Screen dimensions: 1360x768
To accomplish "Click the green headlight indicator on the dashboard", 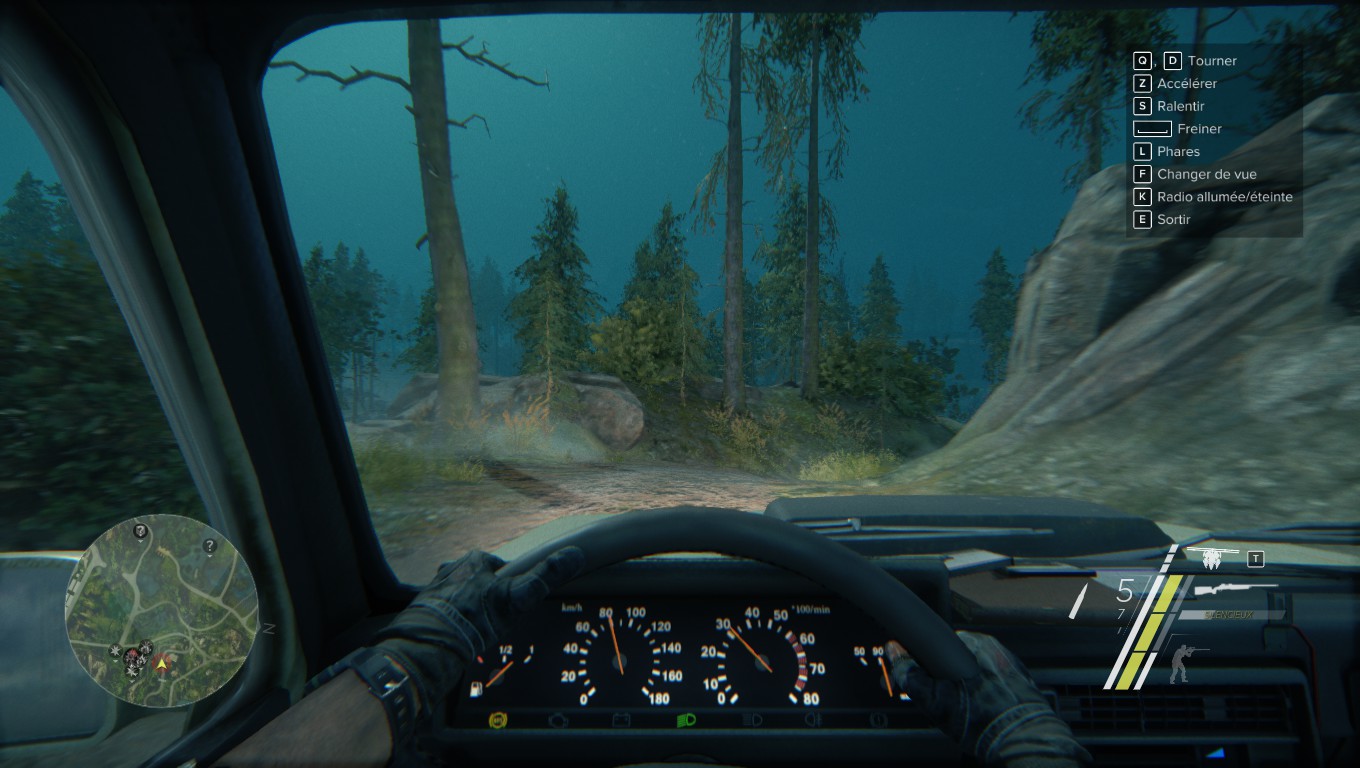I will coord(688,718).
